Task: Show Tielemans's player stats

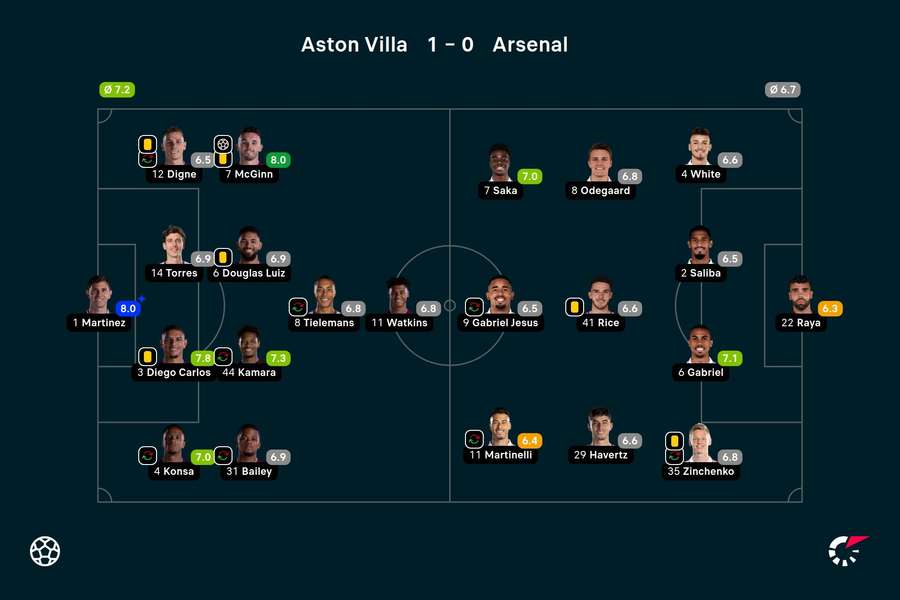Action: point(323,296)
